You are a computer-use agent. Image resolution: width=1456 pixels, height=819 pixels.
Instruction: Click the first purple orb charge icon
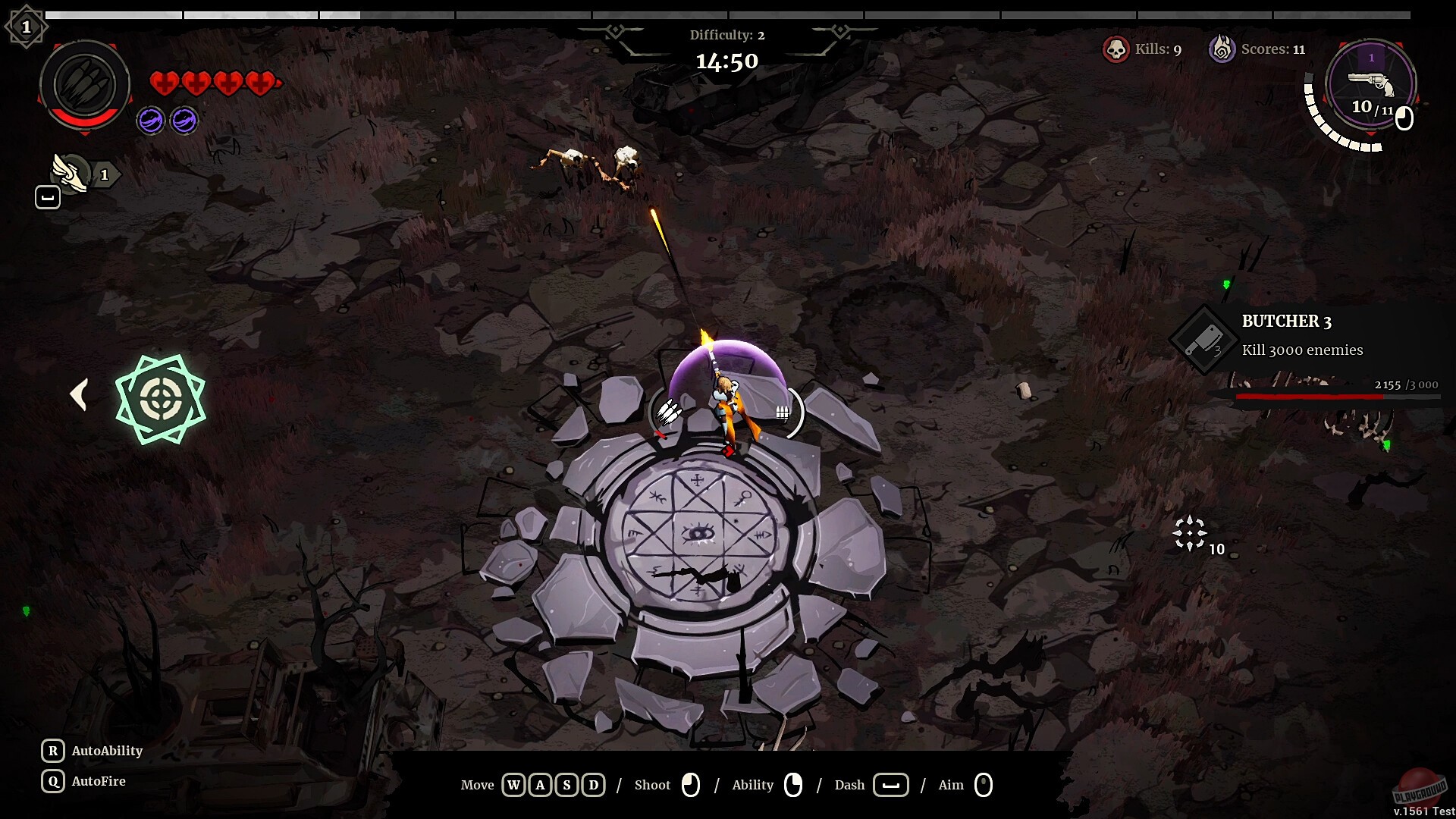point(150,120)
